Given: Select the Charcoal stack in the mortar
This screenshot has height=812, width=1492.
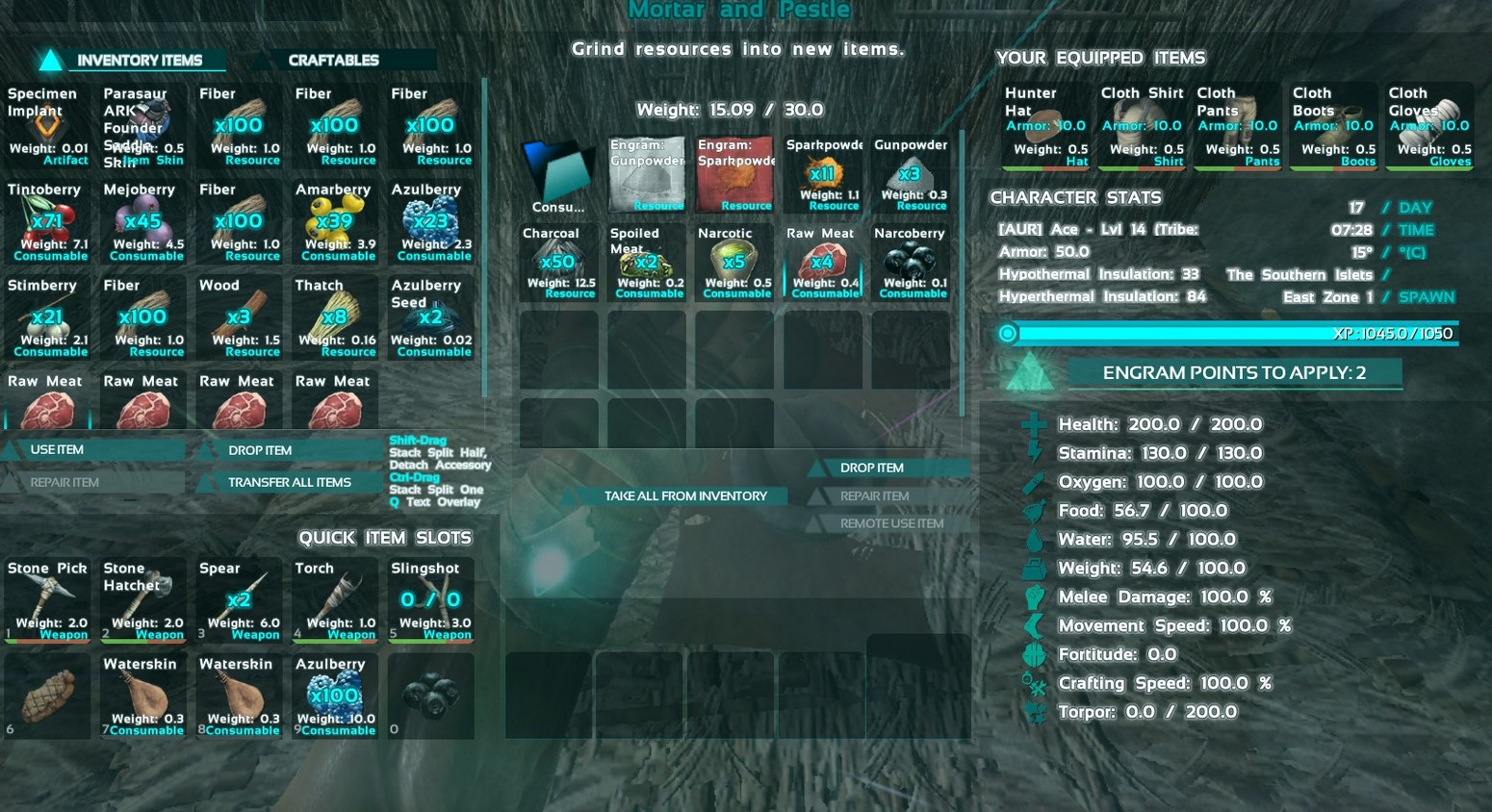Looking at the screenshot, I should (557, 263).
